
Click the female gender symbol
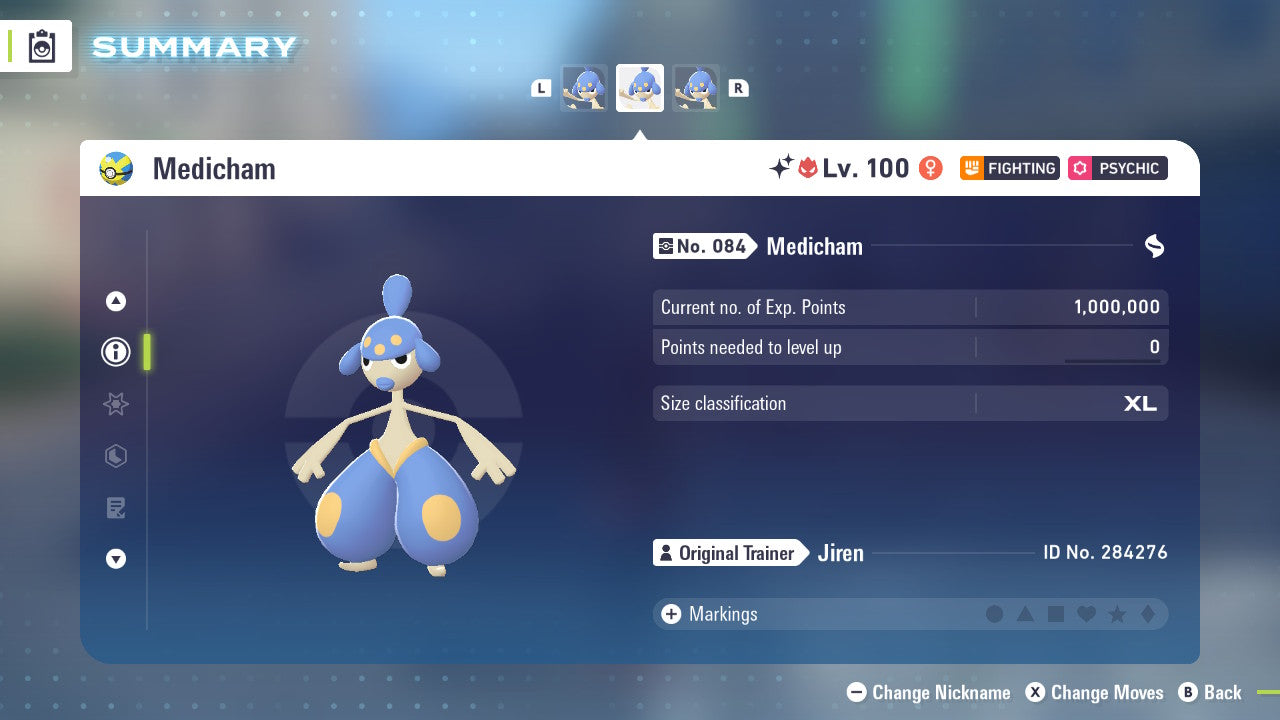tap(930, 168)
